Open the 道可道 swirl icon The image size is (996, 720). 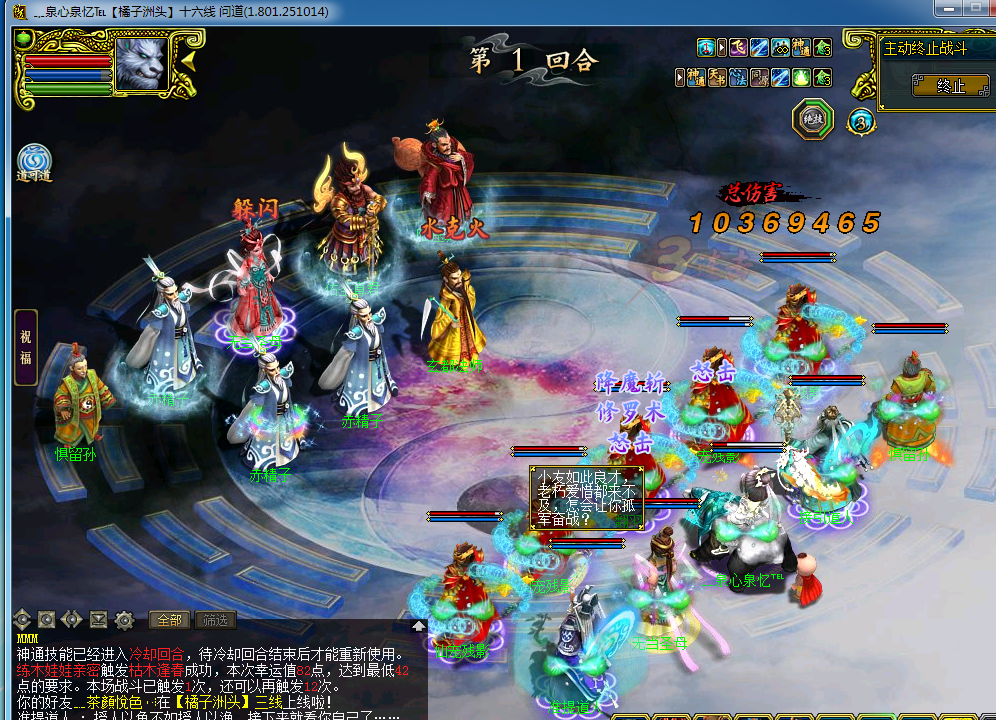34,162
